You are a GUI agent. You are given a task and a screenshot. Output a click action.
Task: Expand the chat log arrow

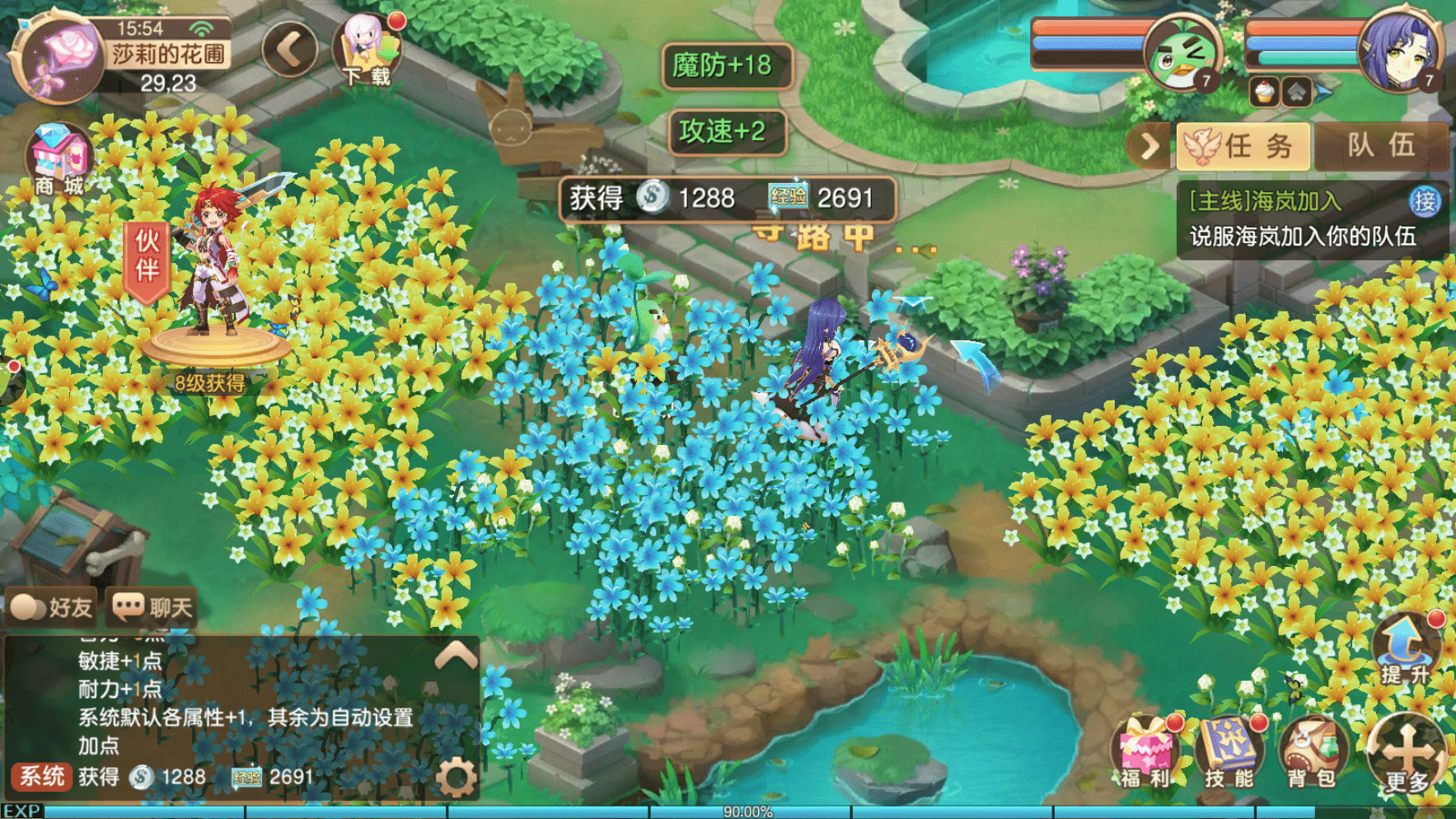point(456,656)
